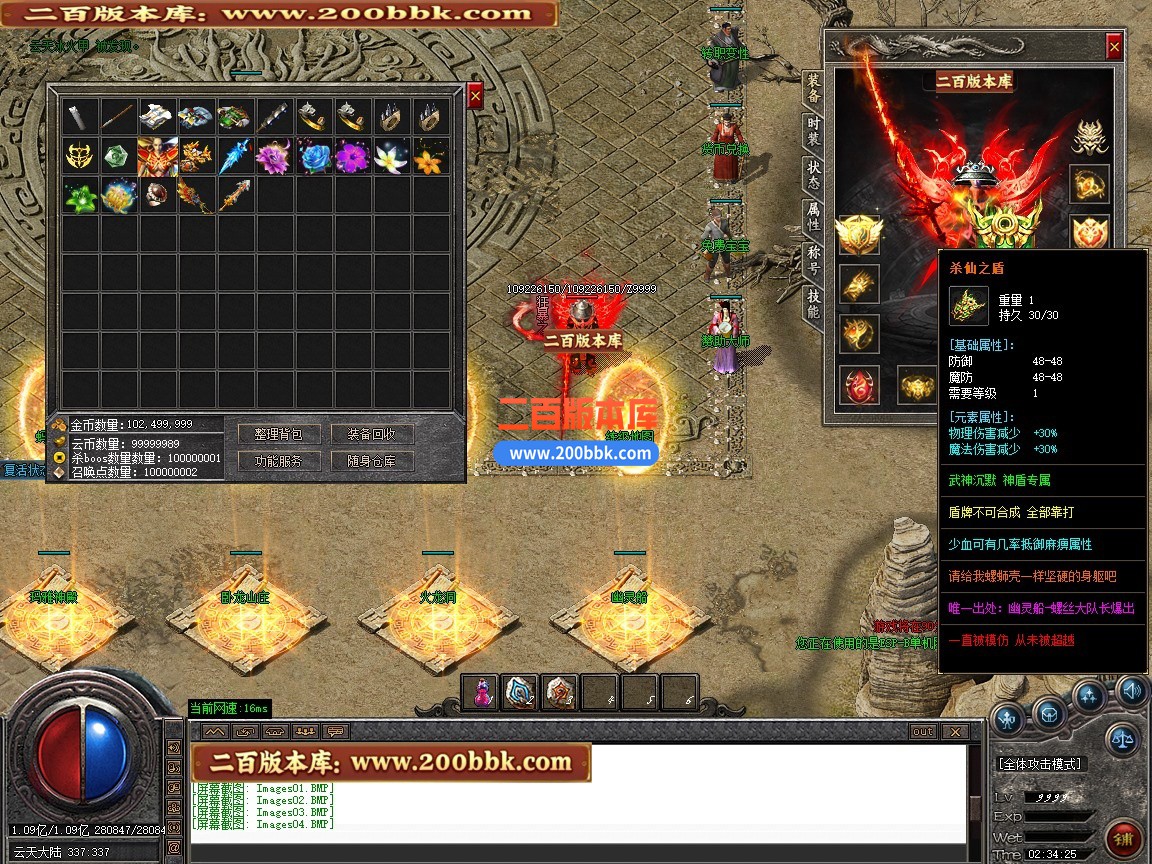Click the chat window's out button
The image size is (1152, 864).
point(922,732)
